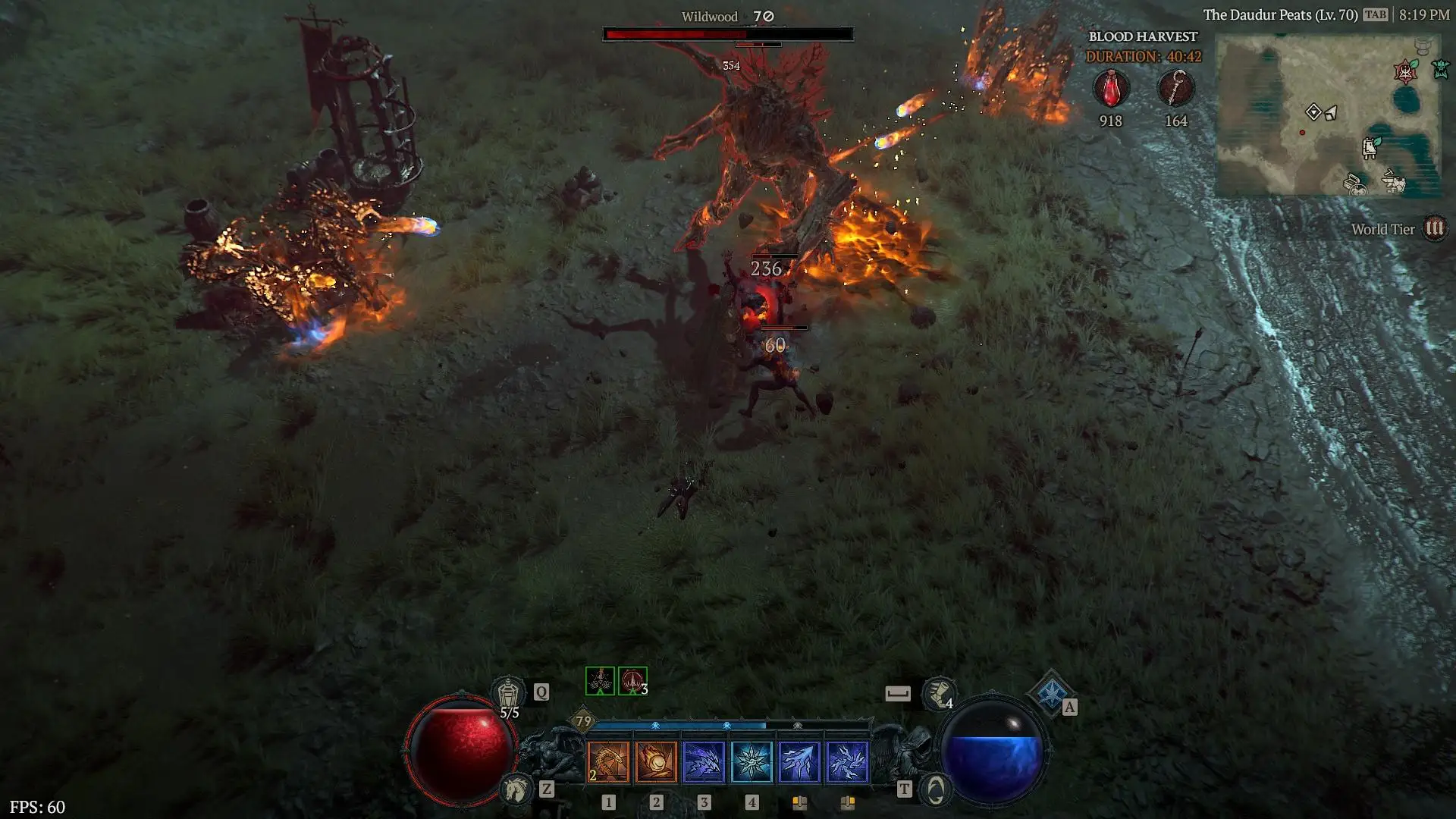This screenshot has height=819, width=1456.
Task: Cast the blue ice arrow skill
Action: click(x=799, y=761)
